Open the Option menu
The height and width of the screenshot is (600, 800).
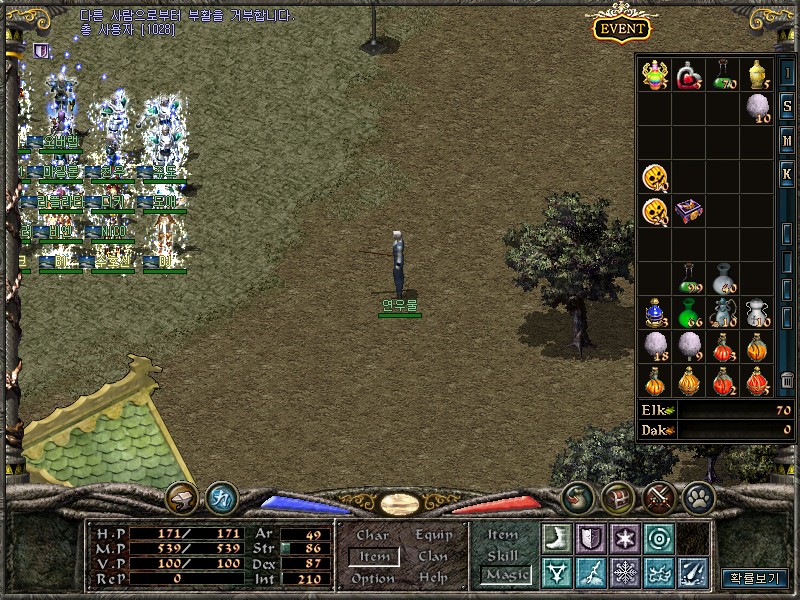point(373,578)
